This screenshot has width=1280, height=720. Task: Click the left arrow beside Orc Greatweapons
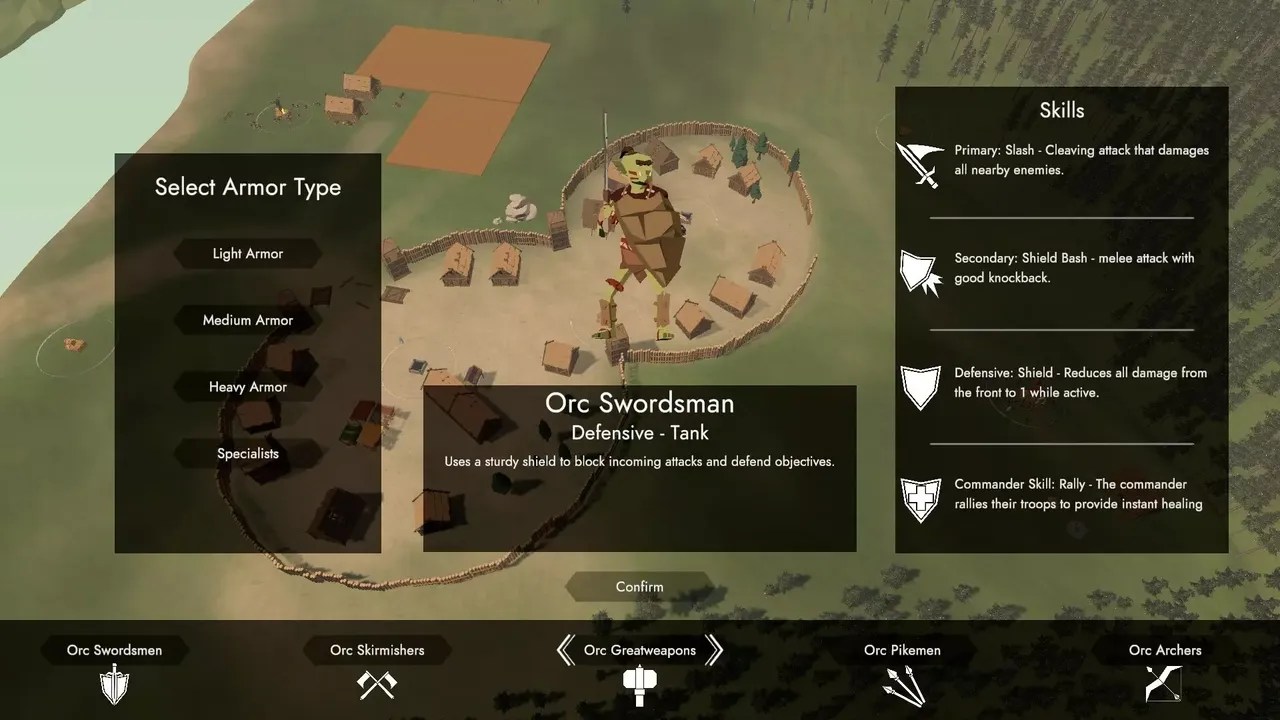point(566,650)
